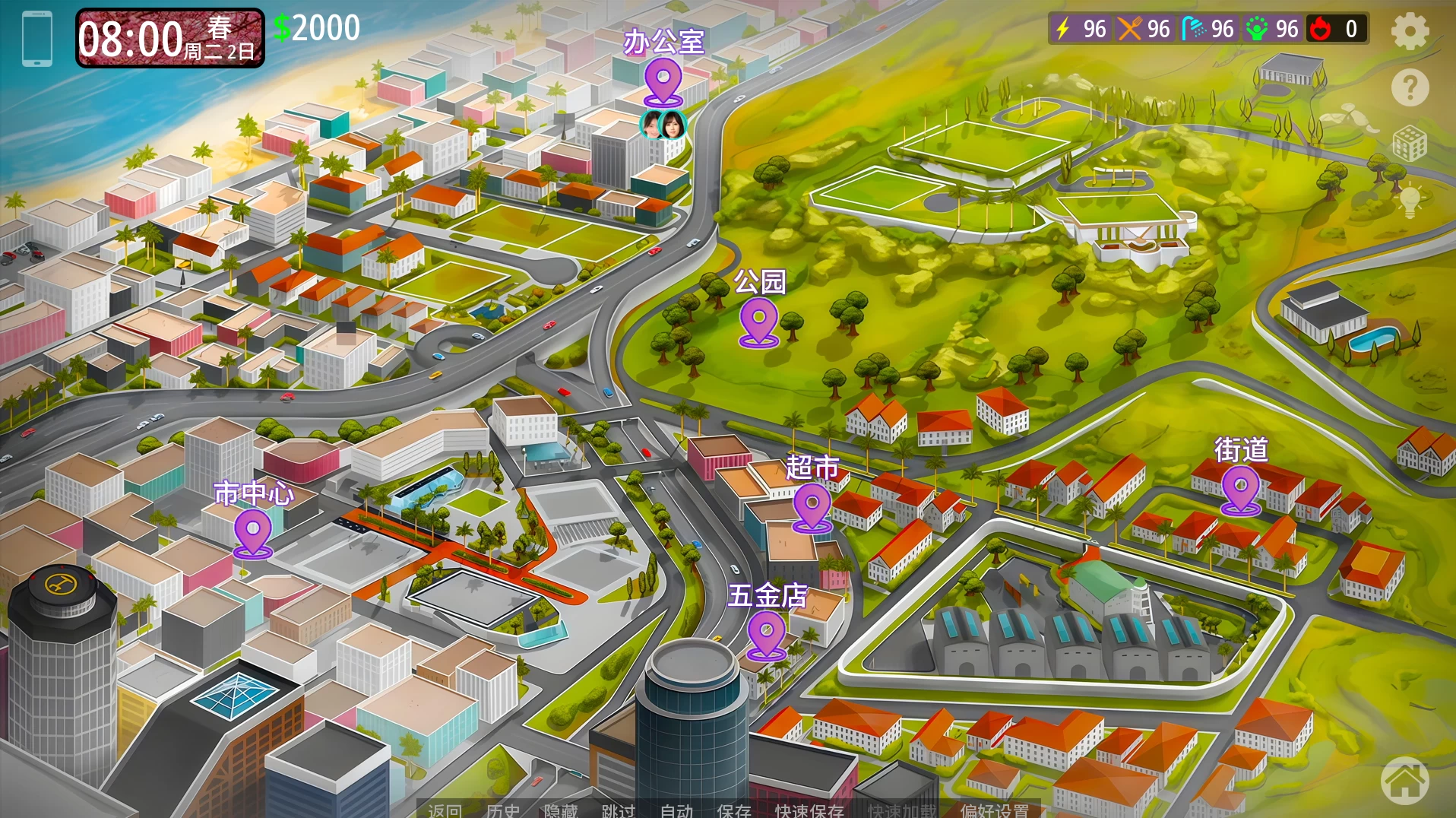Travel to the 办公室 office marker

(x=663, y=81)
